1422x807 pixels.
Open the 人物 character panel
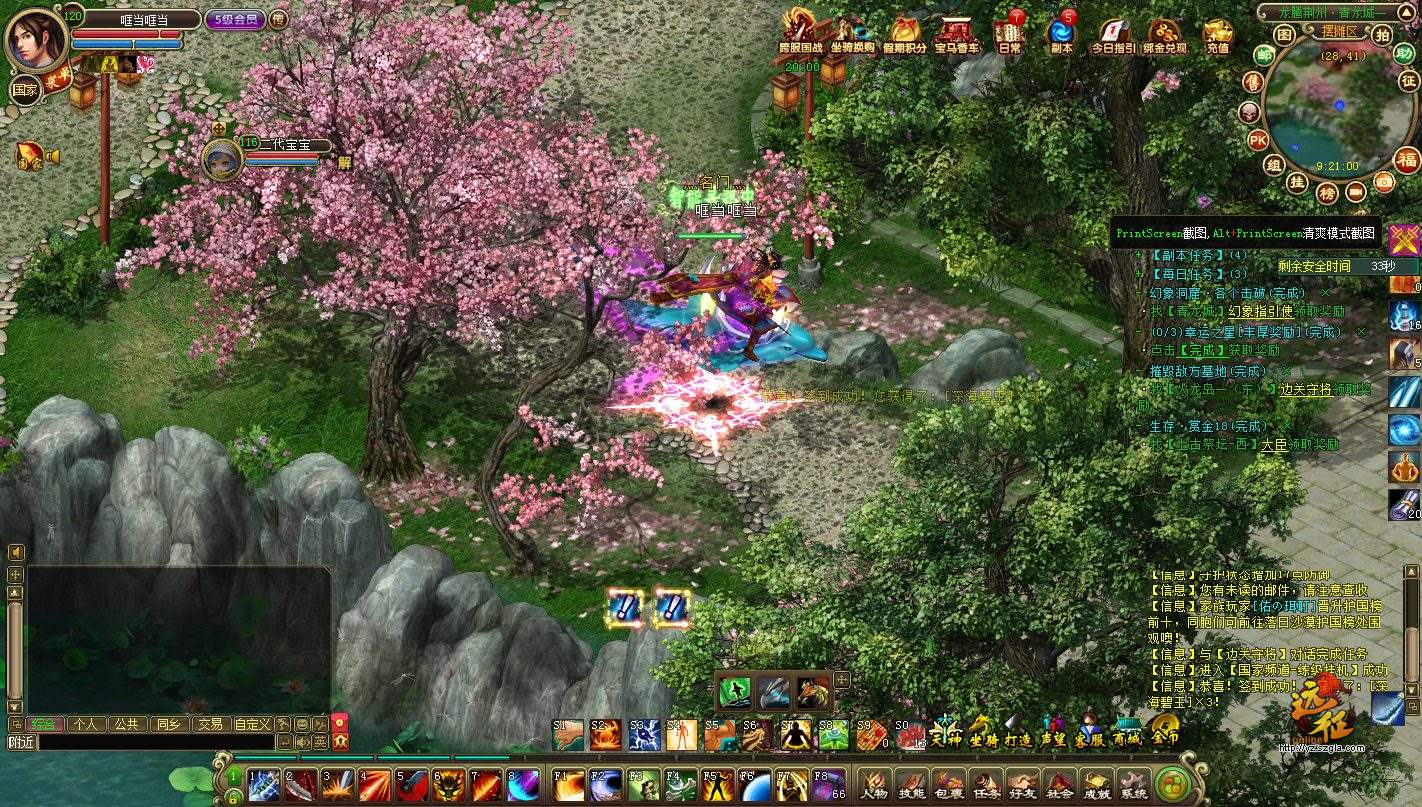874,784
